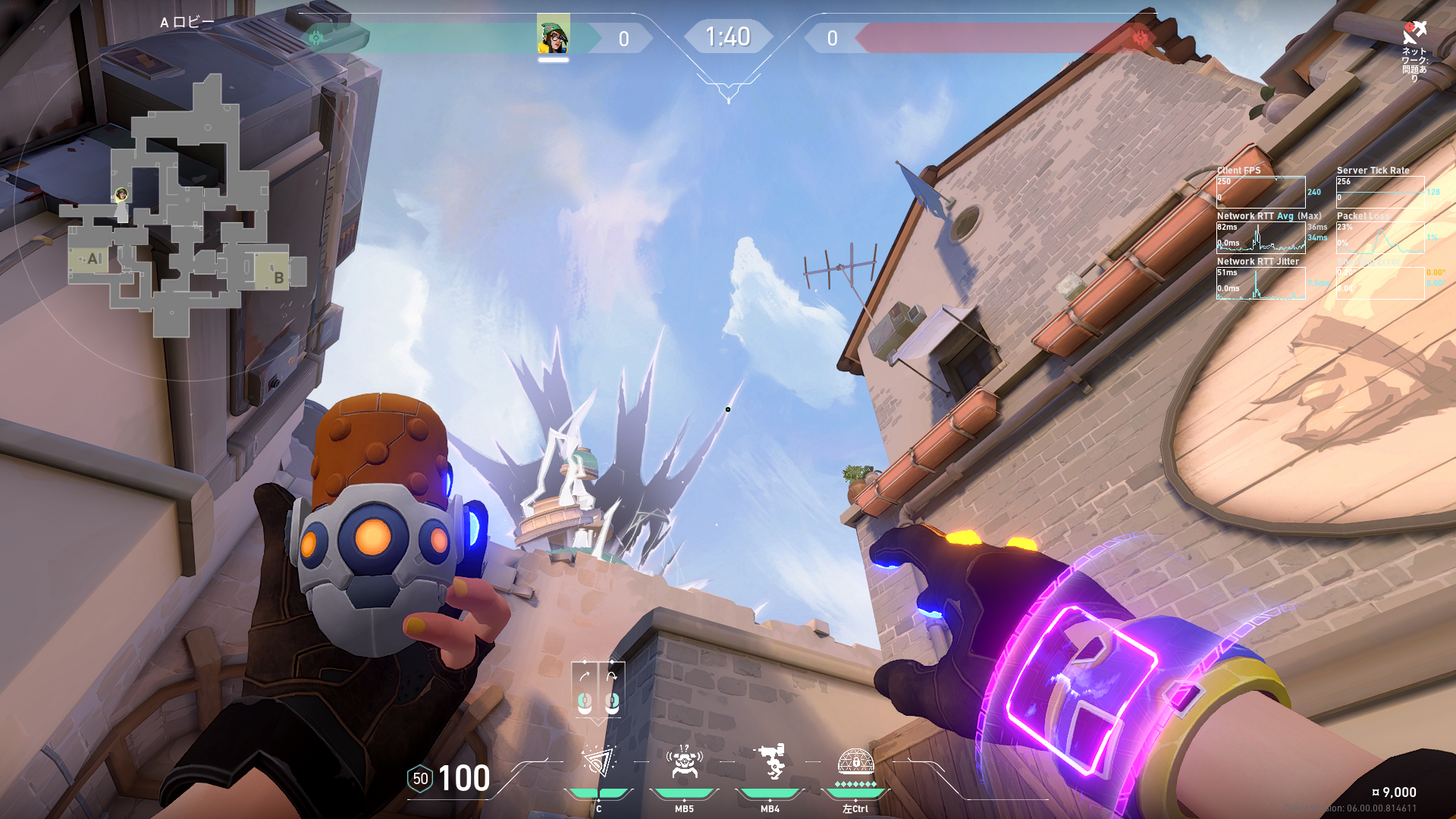
Task: Activate the Nanoswarm grenade ability icon
Action: [x=598, y=761]
